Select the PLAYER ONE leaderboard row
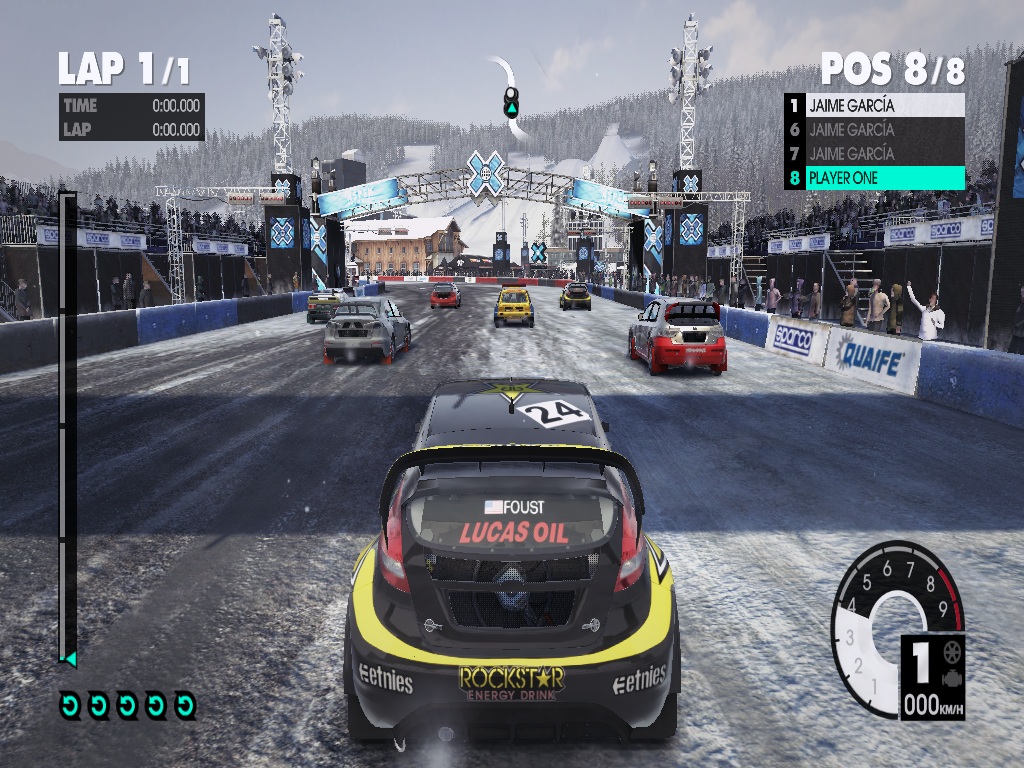The height and width of the screenshot is (768, 1024). coord(875,178)
